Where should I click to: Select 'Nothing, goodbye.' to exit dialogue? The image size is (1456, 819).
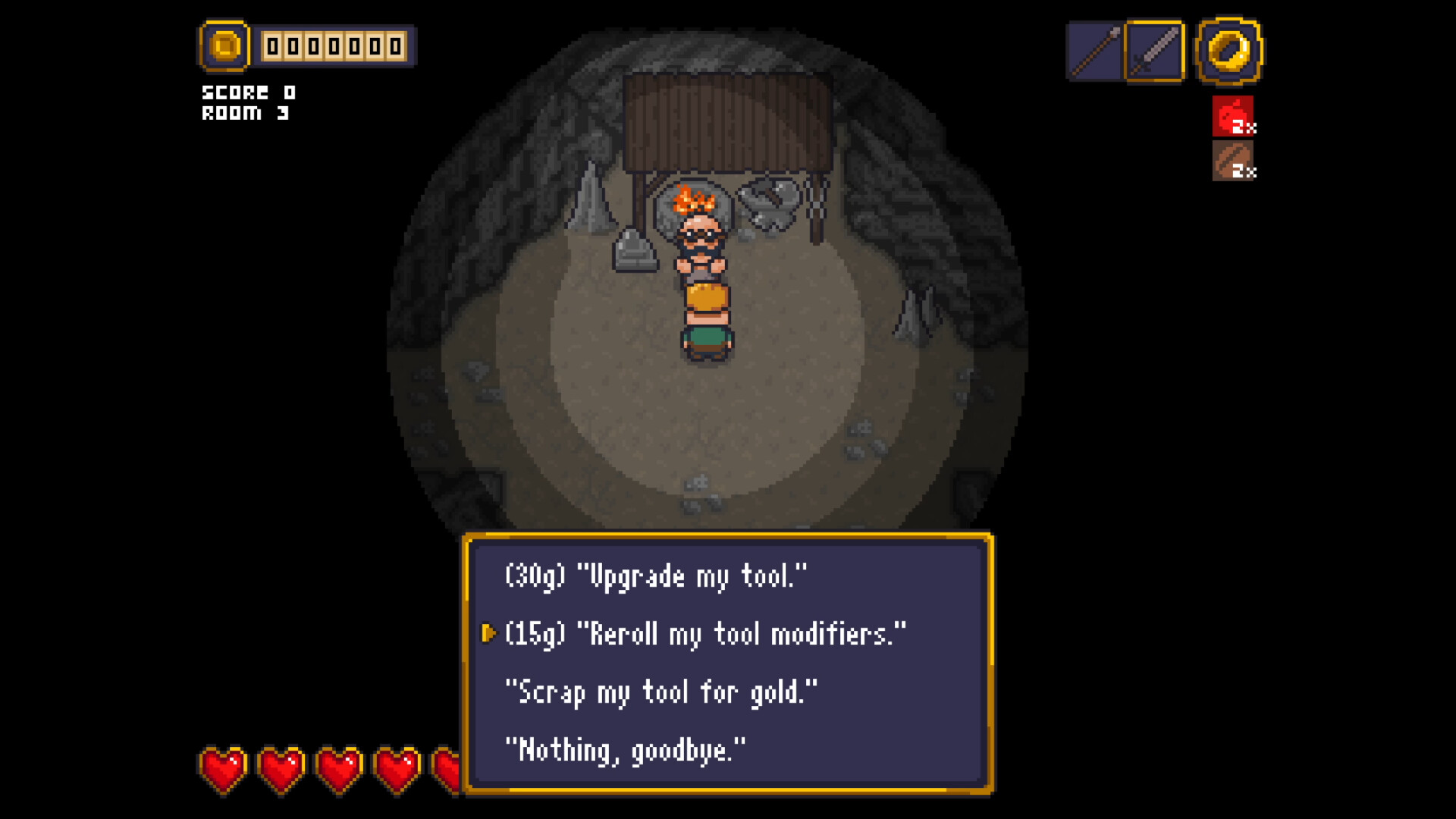click(x=627, y=749)
